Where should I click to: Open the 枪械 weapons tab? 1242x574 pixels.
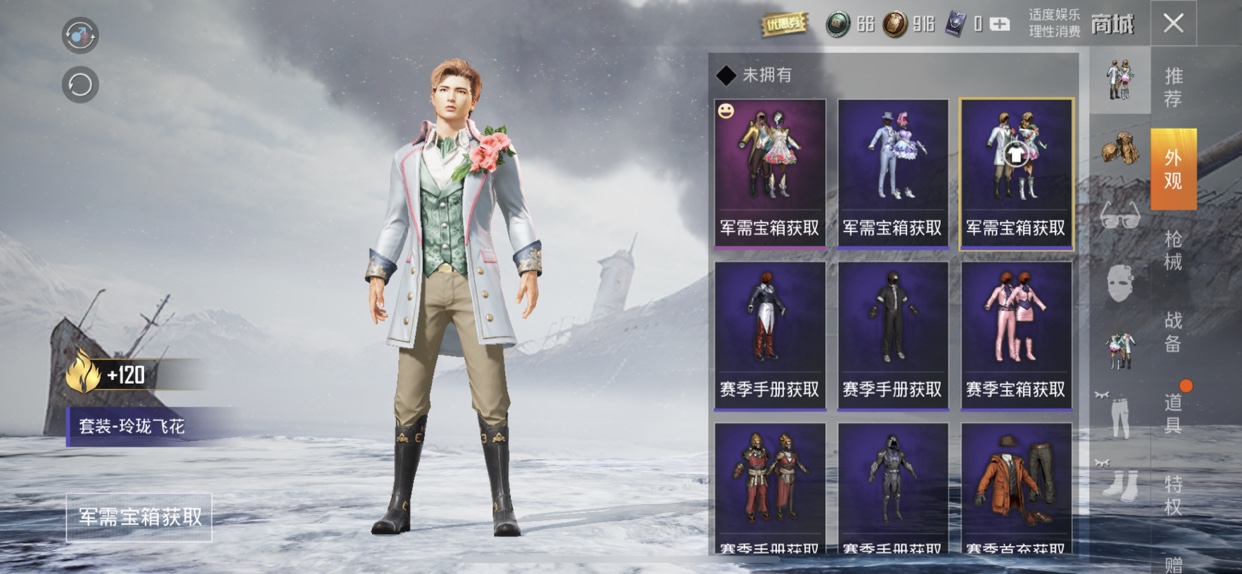pos(1173,250)
